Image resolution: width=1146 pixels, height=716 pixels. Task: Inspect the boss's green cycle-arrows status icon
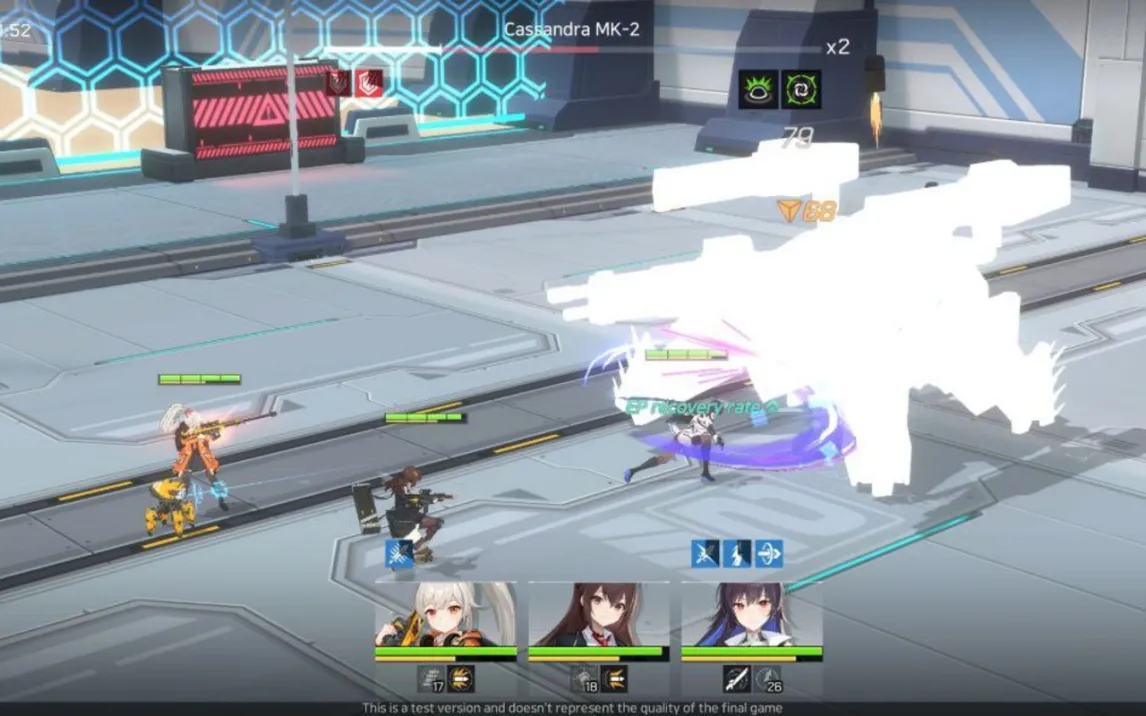point(801,90)
